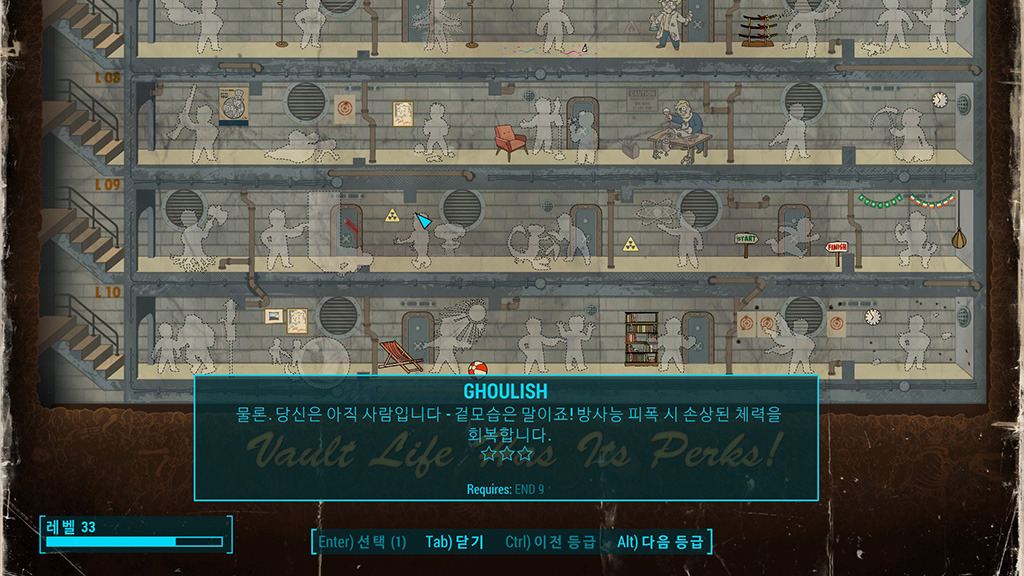Close the perk chart with 닫기
Viewport: 1024px width, 576px height.
[455, 542]
